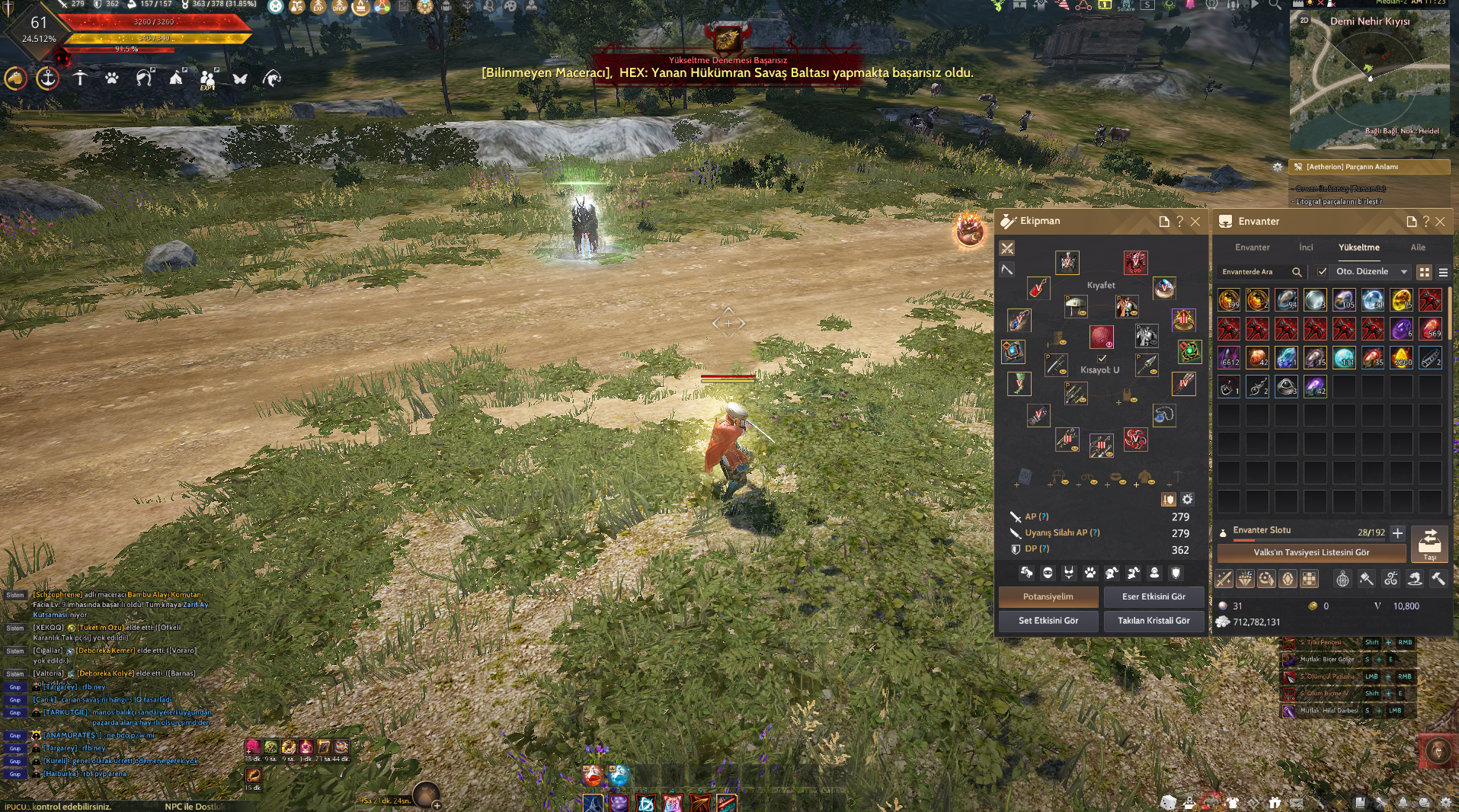Select the Aetherion Parçanın Anlamı quest tracker
Screen dimensions: 1459x812
click(1369, 167)
